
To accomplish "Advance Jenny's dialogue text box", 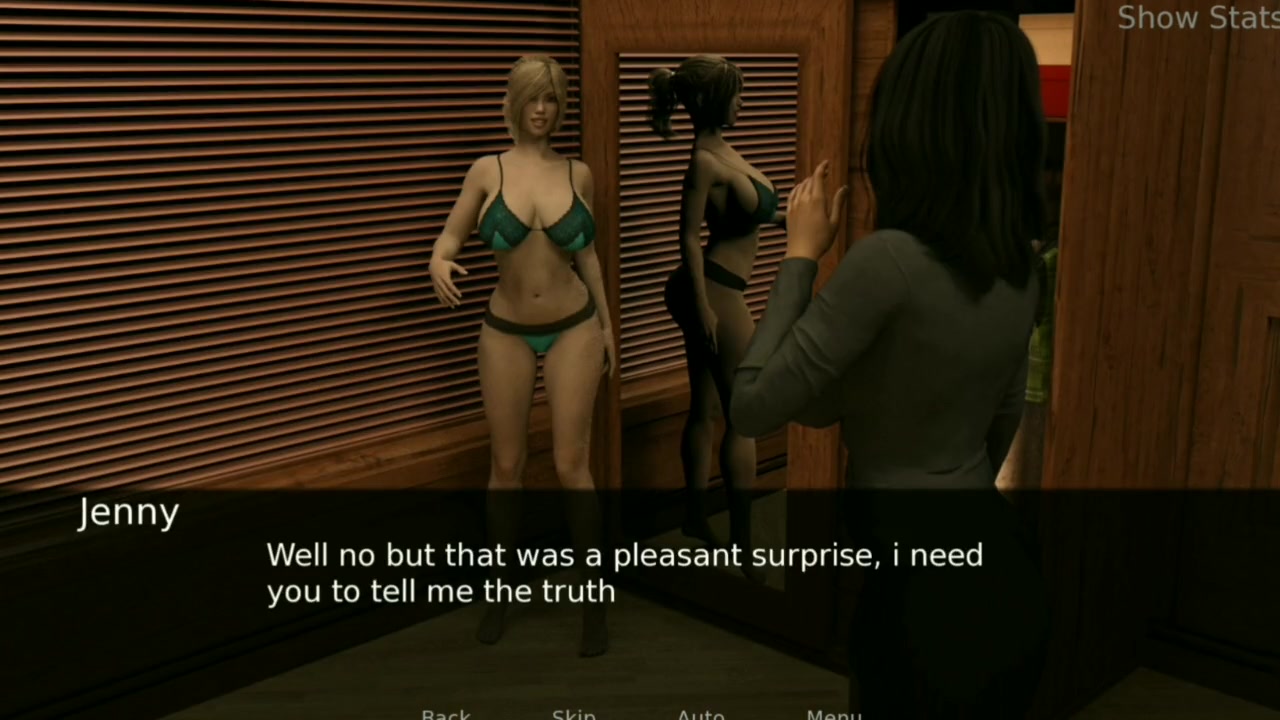I will 624,572.
